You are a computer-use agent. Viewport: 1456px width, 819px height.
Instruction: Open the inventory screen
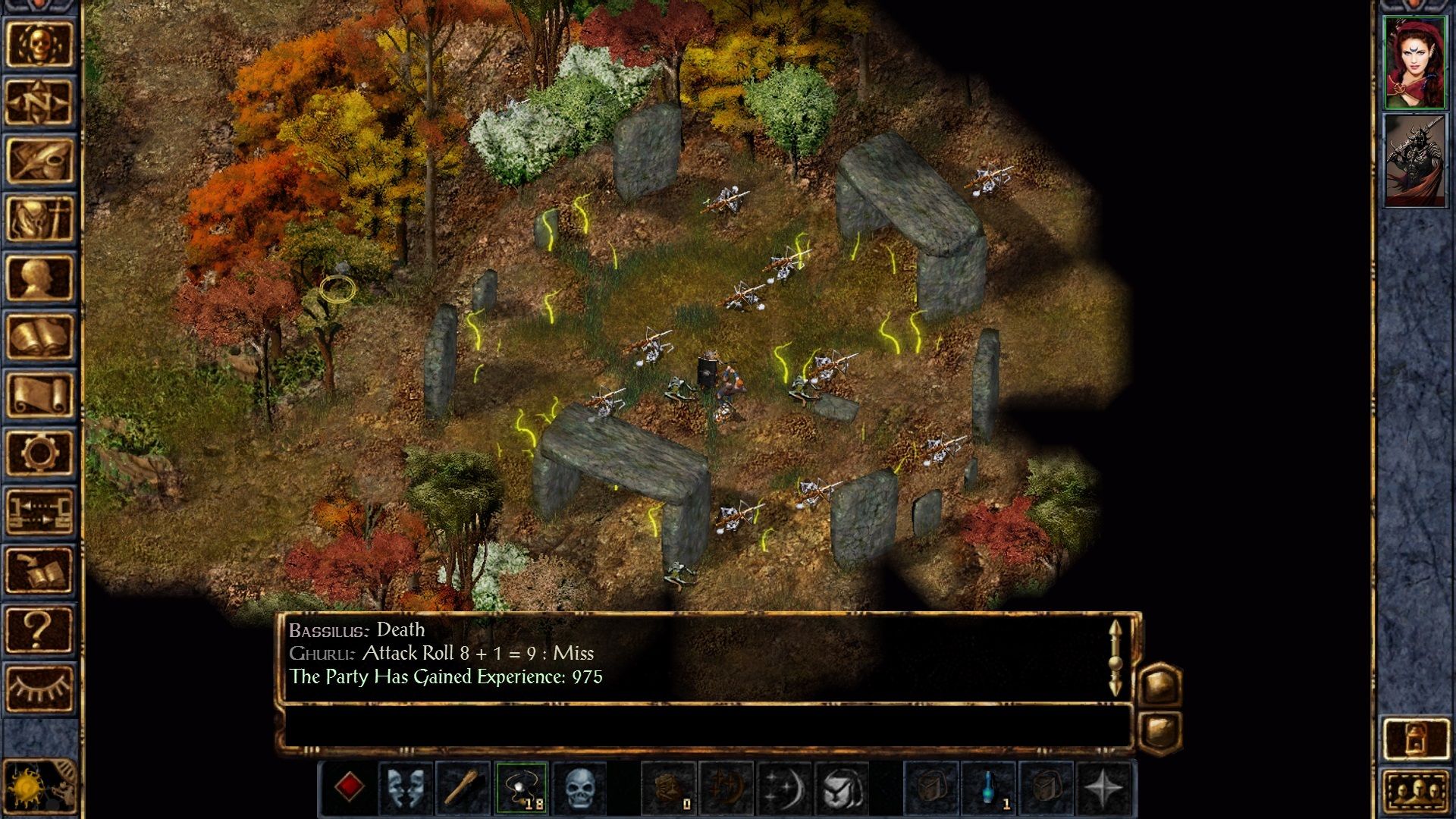(39, 219)
